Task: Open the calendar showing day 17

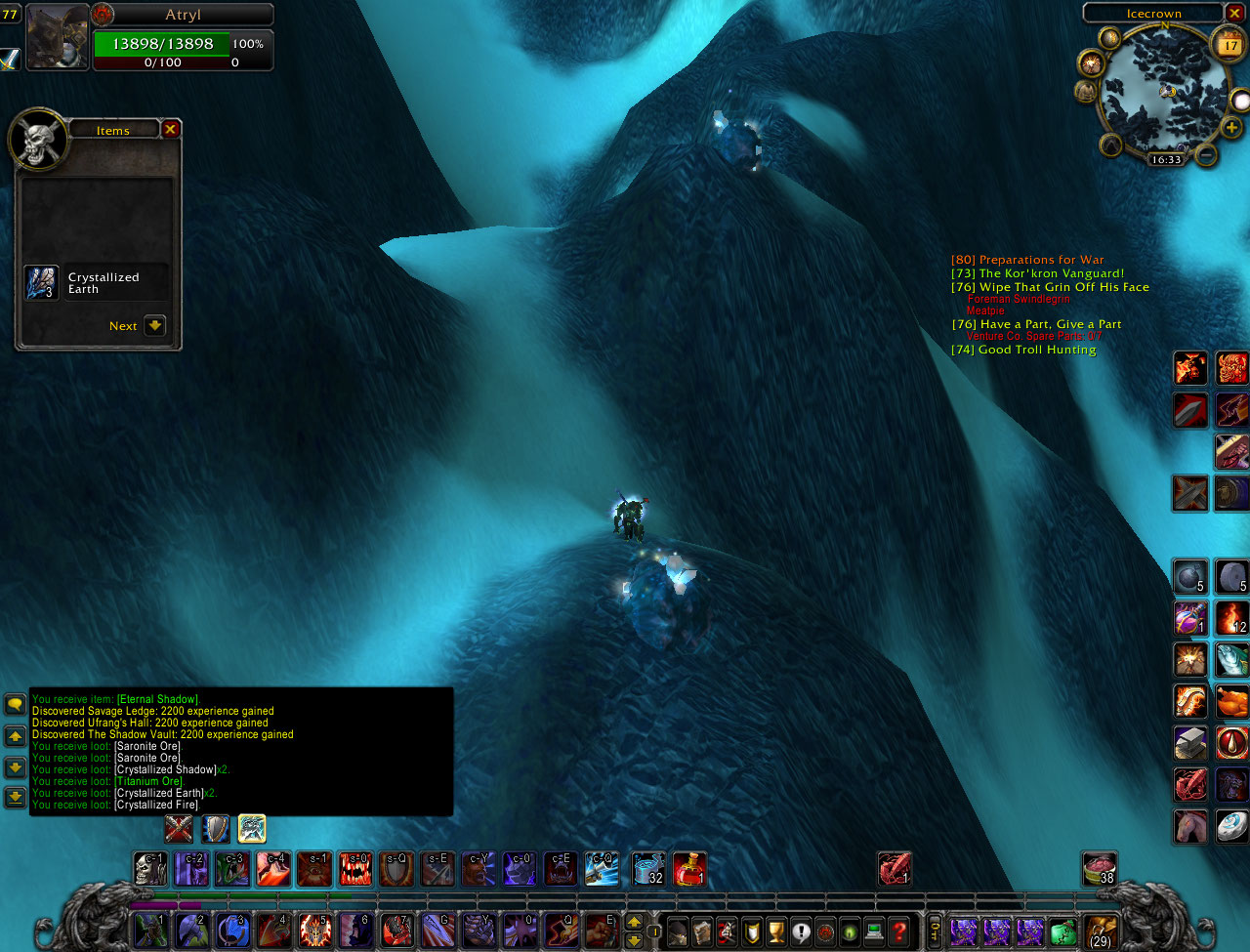Action: pos(1229,45)
